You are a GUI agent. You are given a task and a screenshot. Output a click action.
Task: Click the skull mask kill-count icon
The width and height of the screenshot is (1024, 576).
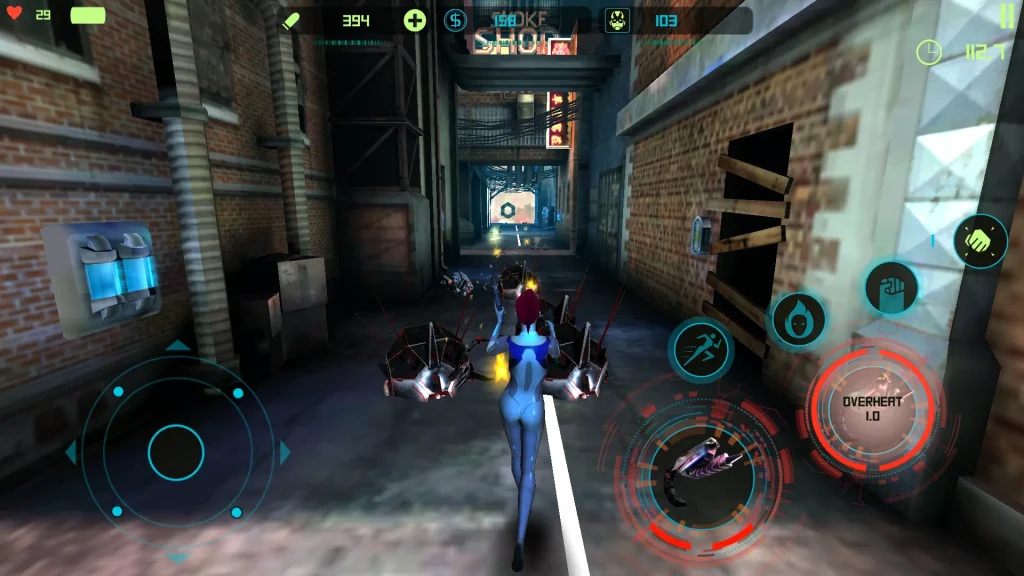618,20
